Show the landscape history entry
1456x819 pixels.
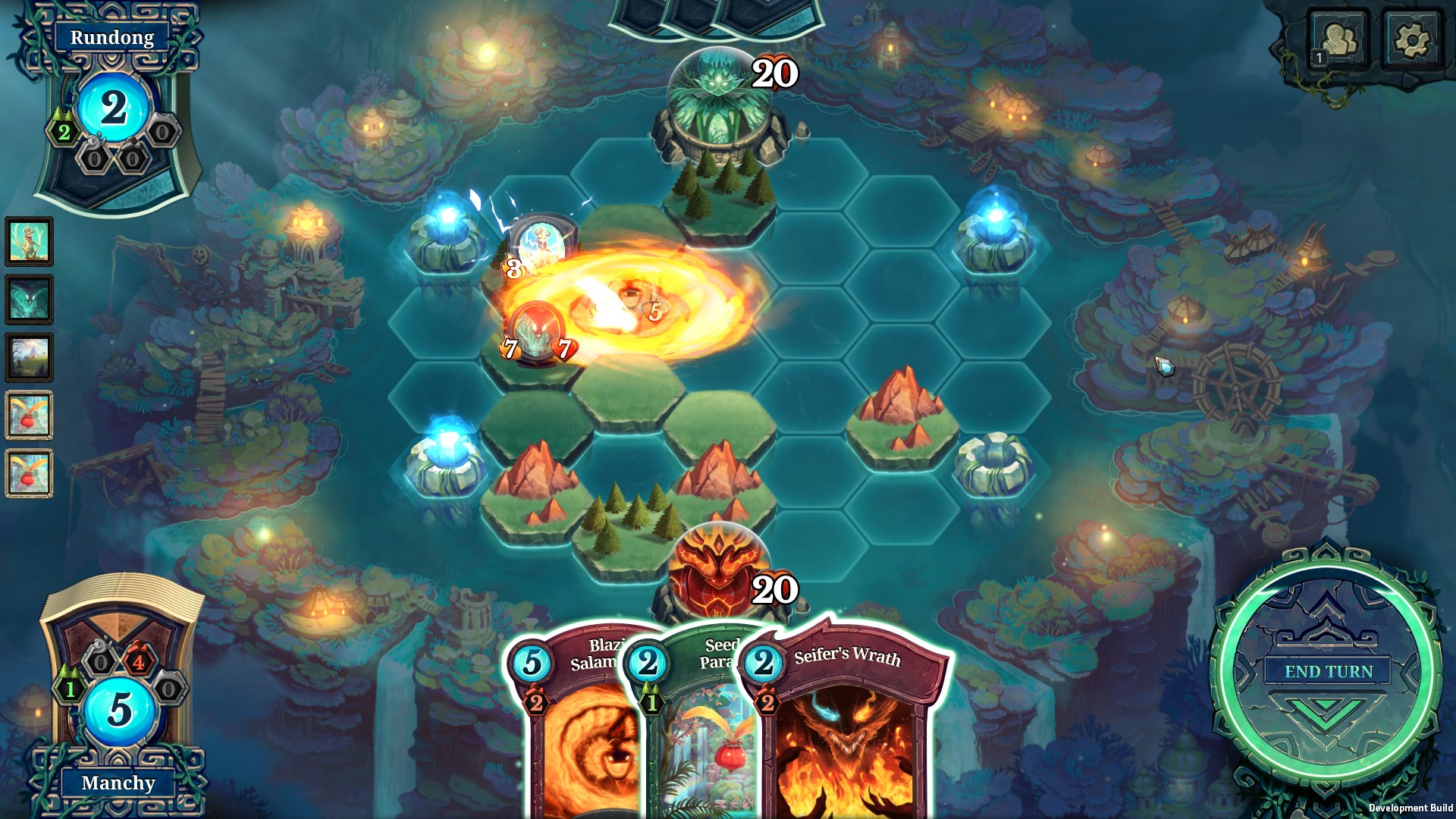tap(30, 357)
